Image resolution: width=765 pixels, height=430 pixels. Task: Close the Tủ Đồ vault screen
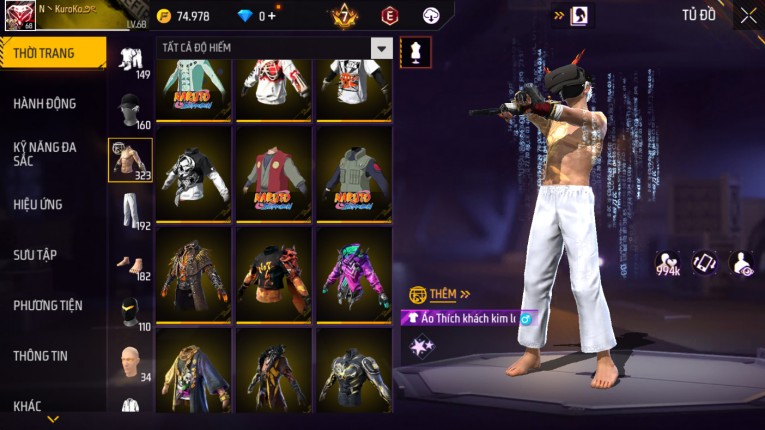click(748, 15)
